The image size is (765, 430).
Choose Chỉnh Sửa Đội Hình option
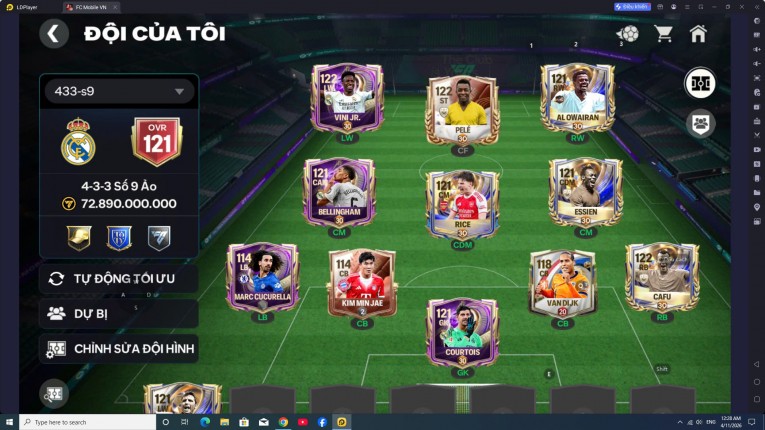[x=118, y=349]
